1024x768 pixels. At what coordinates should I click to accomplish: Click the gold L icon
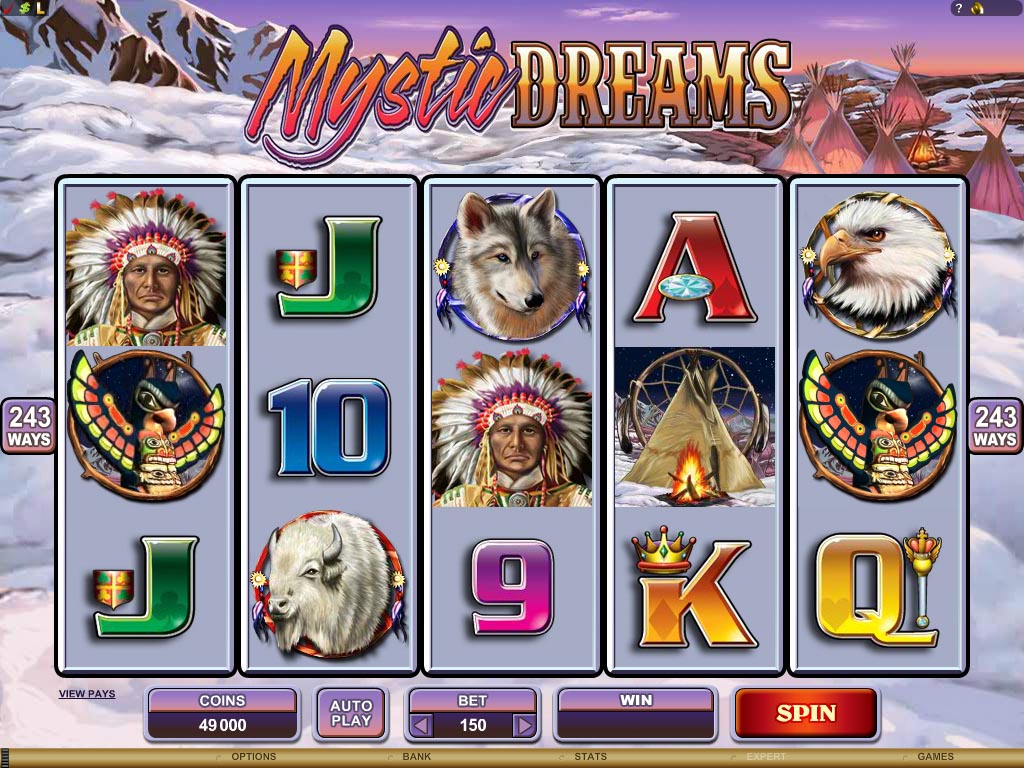40,8
